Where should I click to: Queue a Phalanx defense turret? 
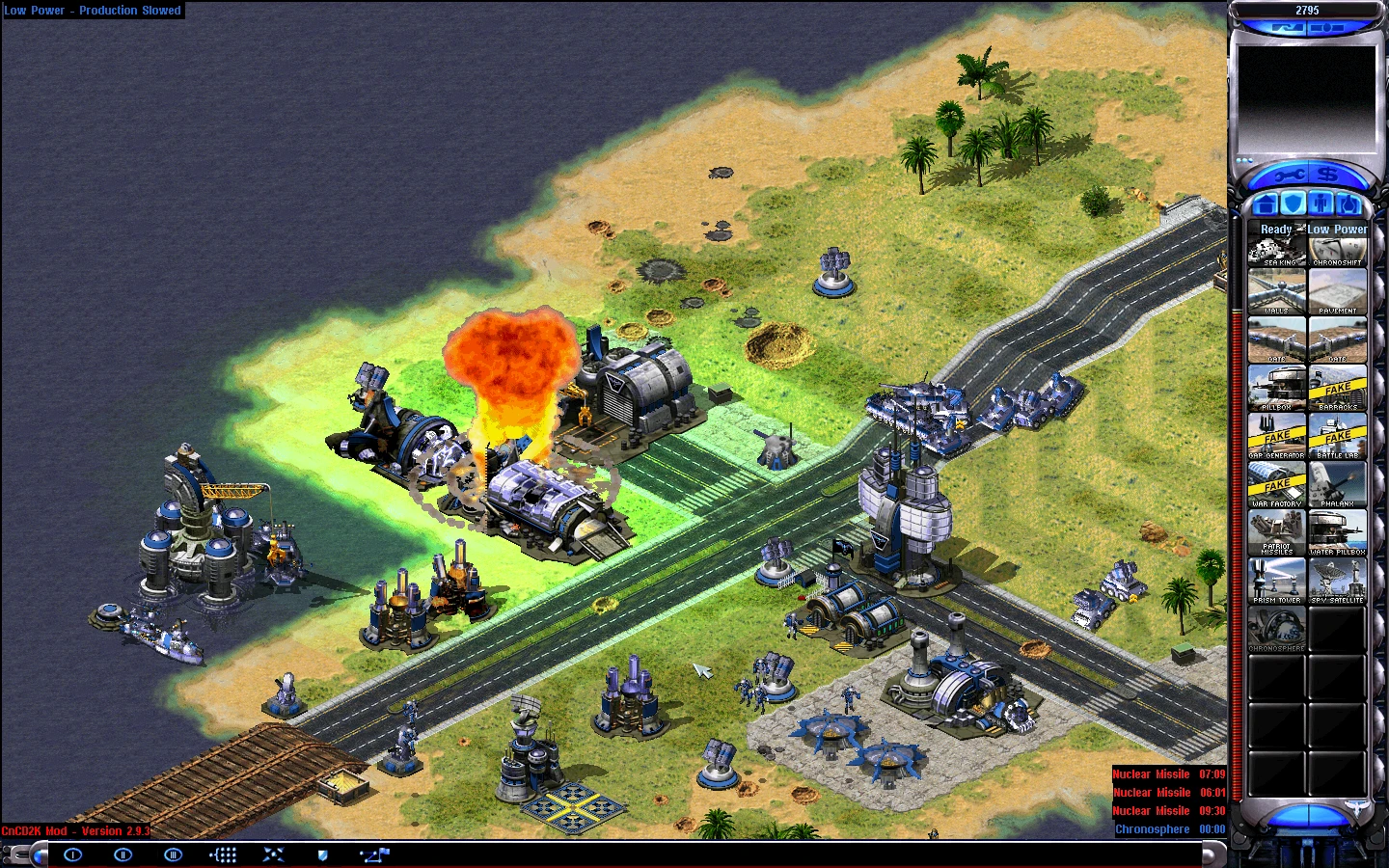point(1337,484)
